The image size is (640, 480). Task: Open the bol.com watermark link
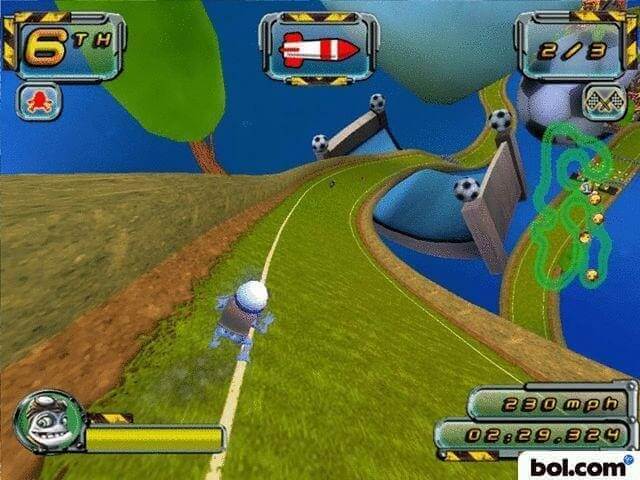point(575,466)
